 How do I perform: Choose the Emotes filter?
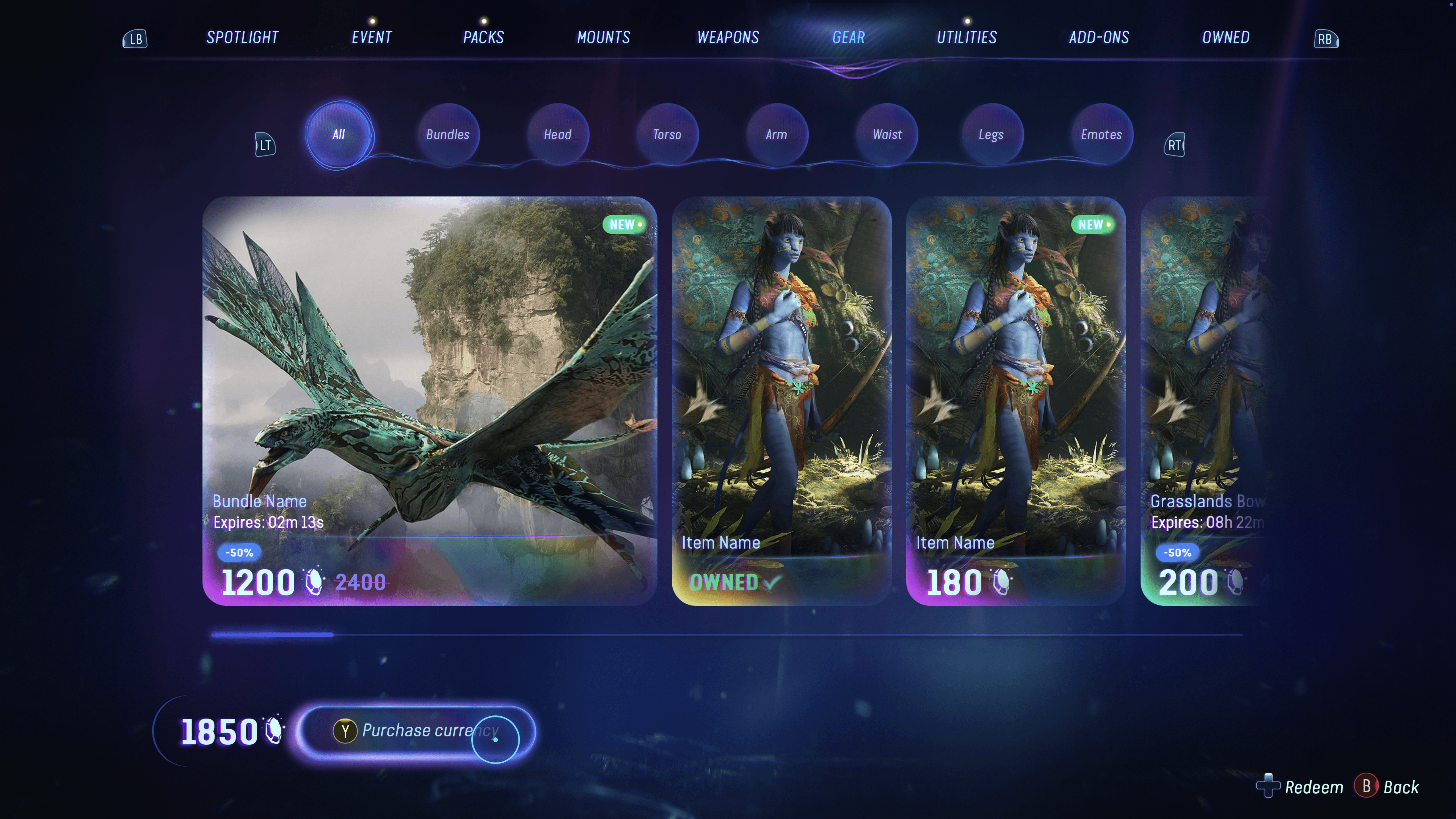[1101, 135]
